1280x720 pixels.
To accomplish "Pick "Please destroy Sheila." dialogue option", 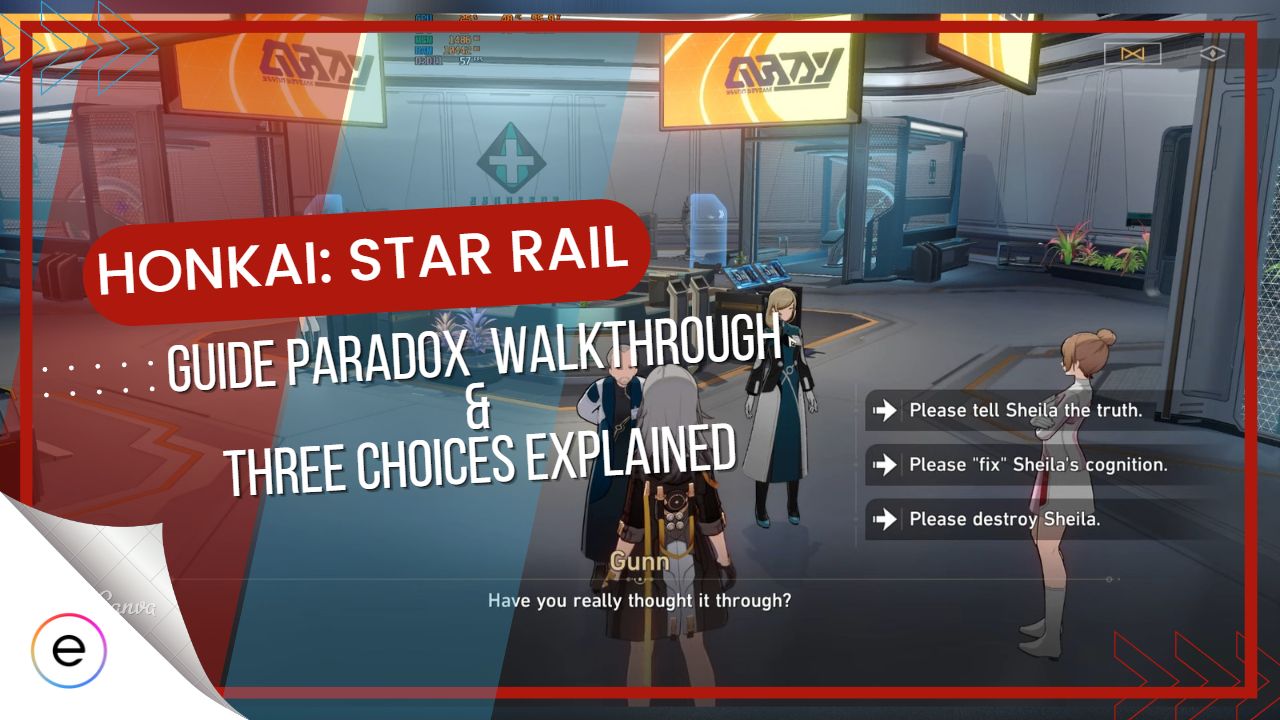I will click(1003, 519).
